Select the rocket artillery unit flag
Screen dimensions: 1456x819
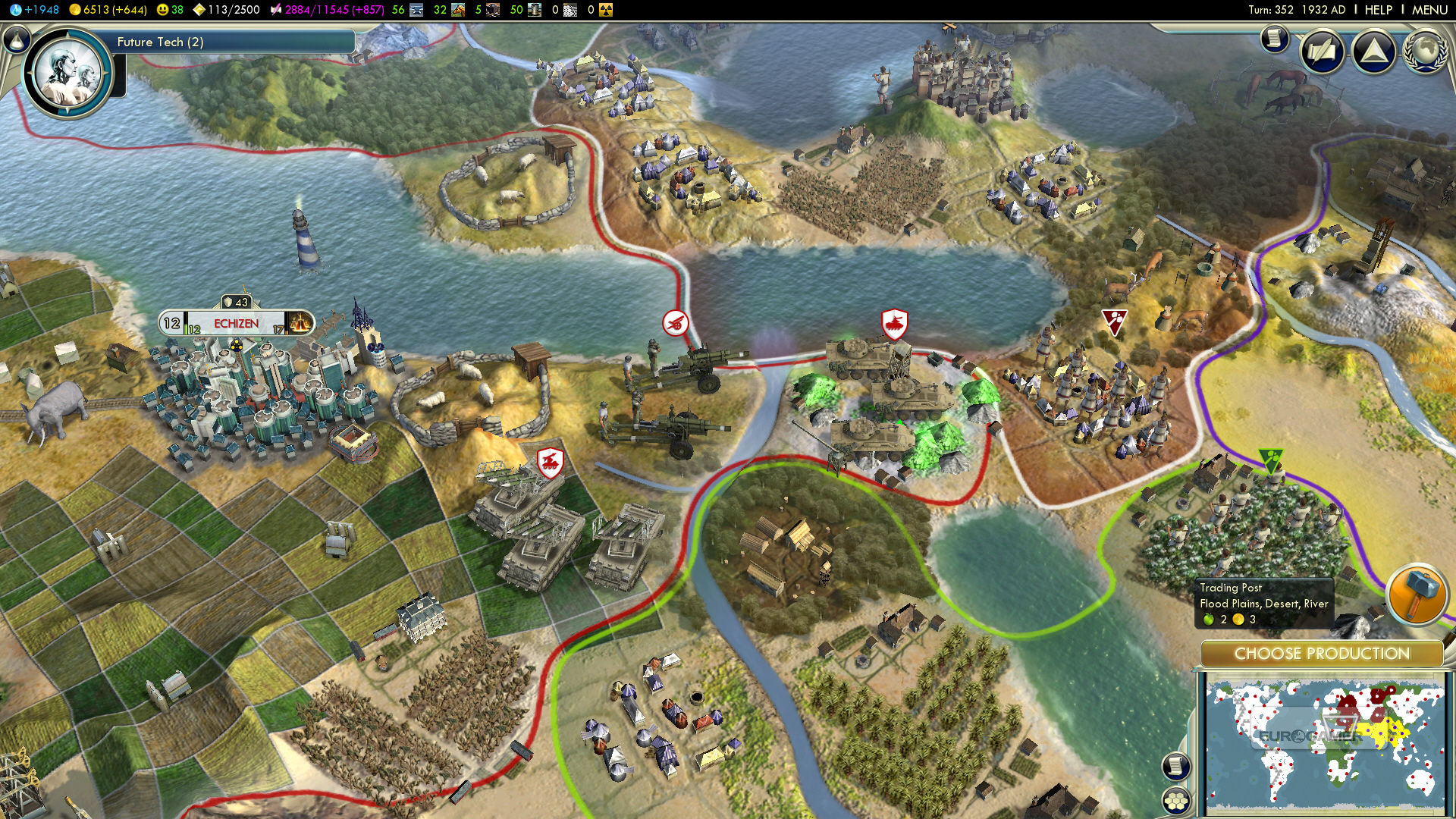pyautogui.click(x=550, y=462)
